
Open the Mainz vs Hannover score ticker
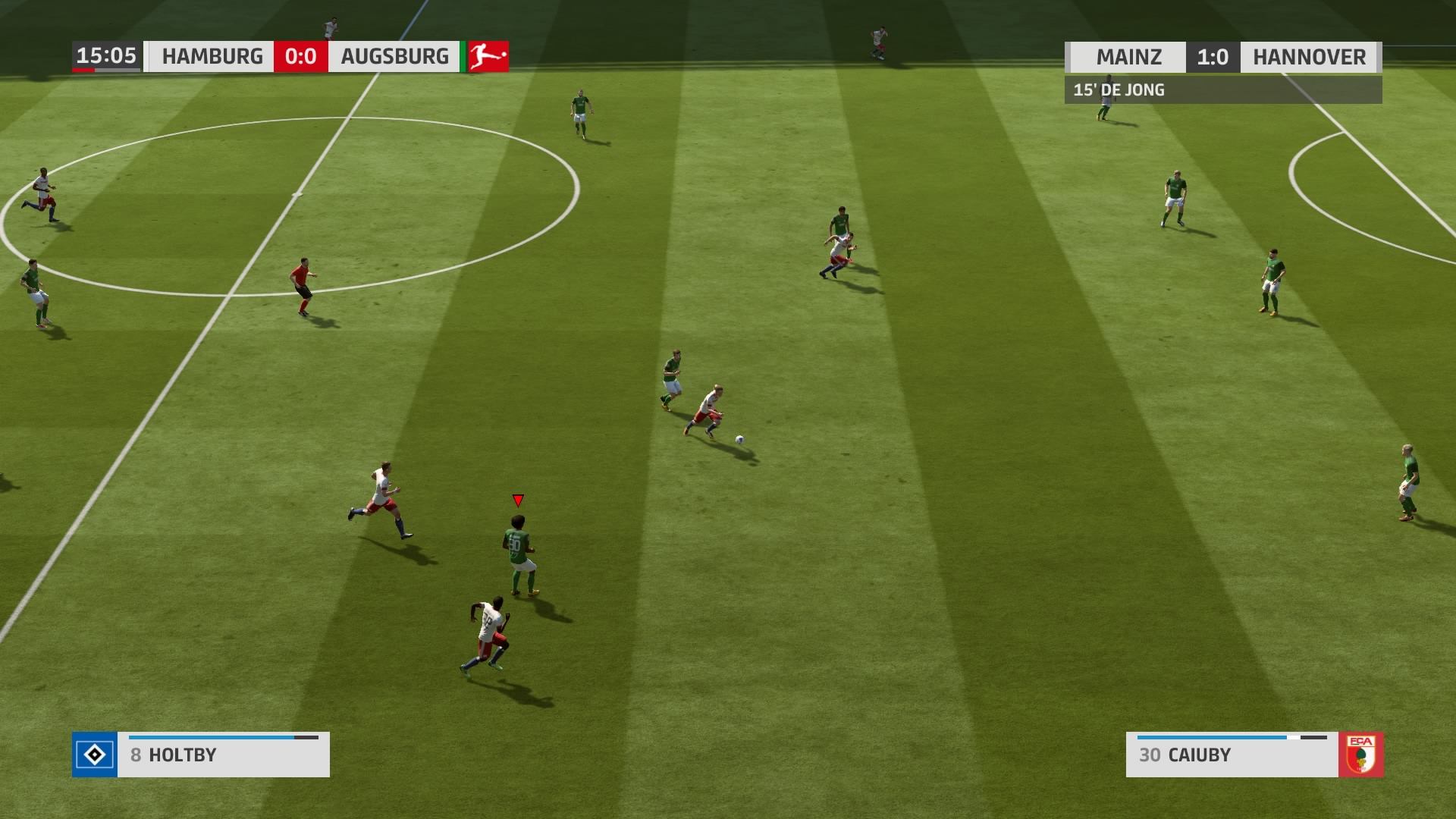point(1222,58)
